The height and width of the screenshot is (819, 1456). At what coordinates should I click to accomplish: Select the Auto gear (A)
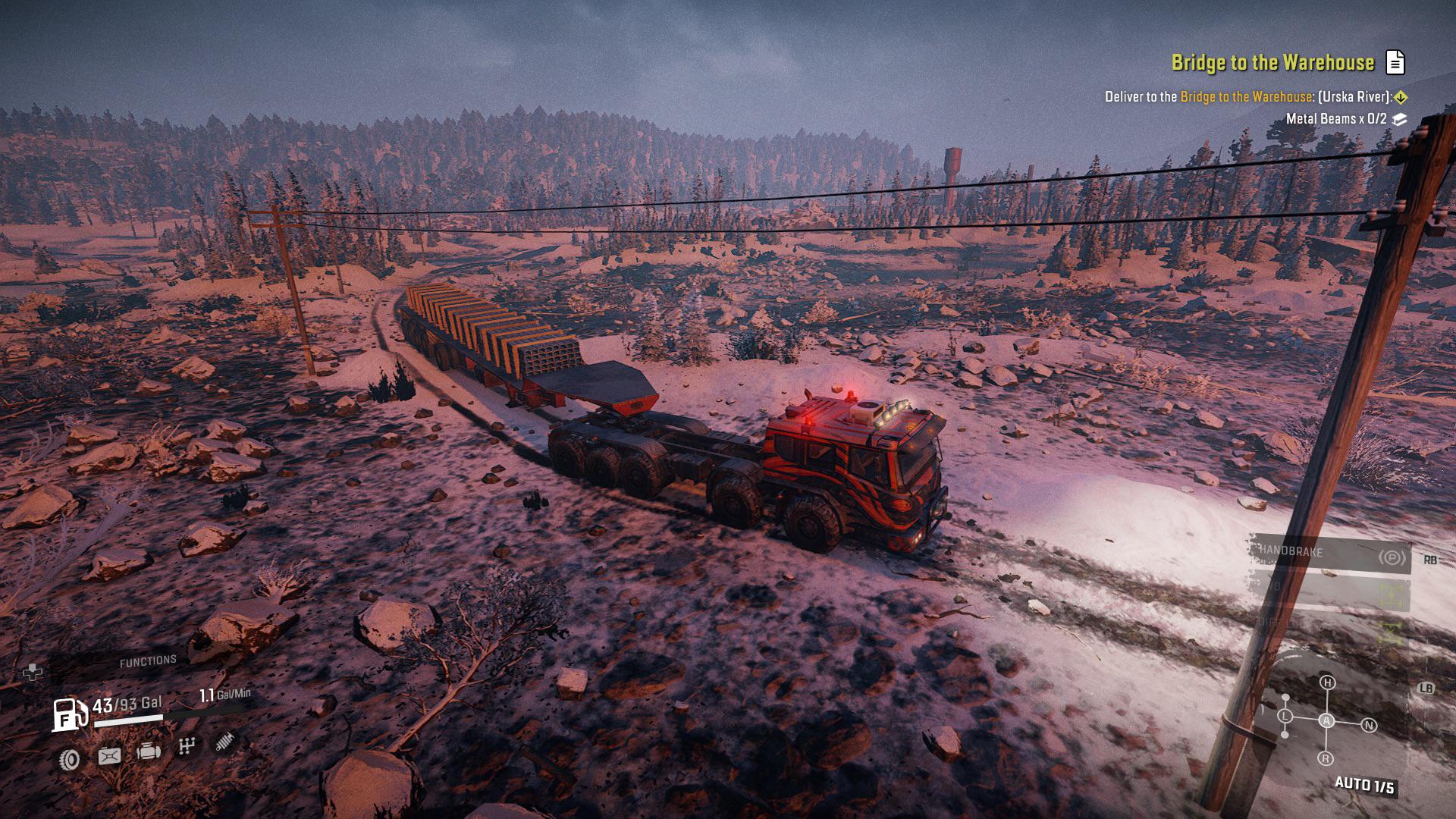click(1326, 720)
